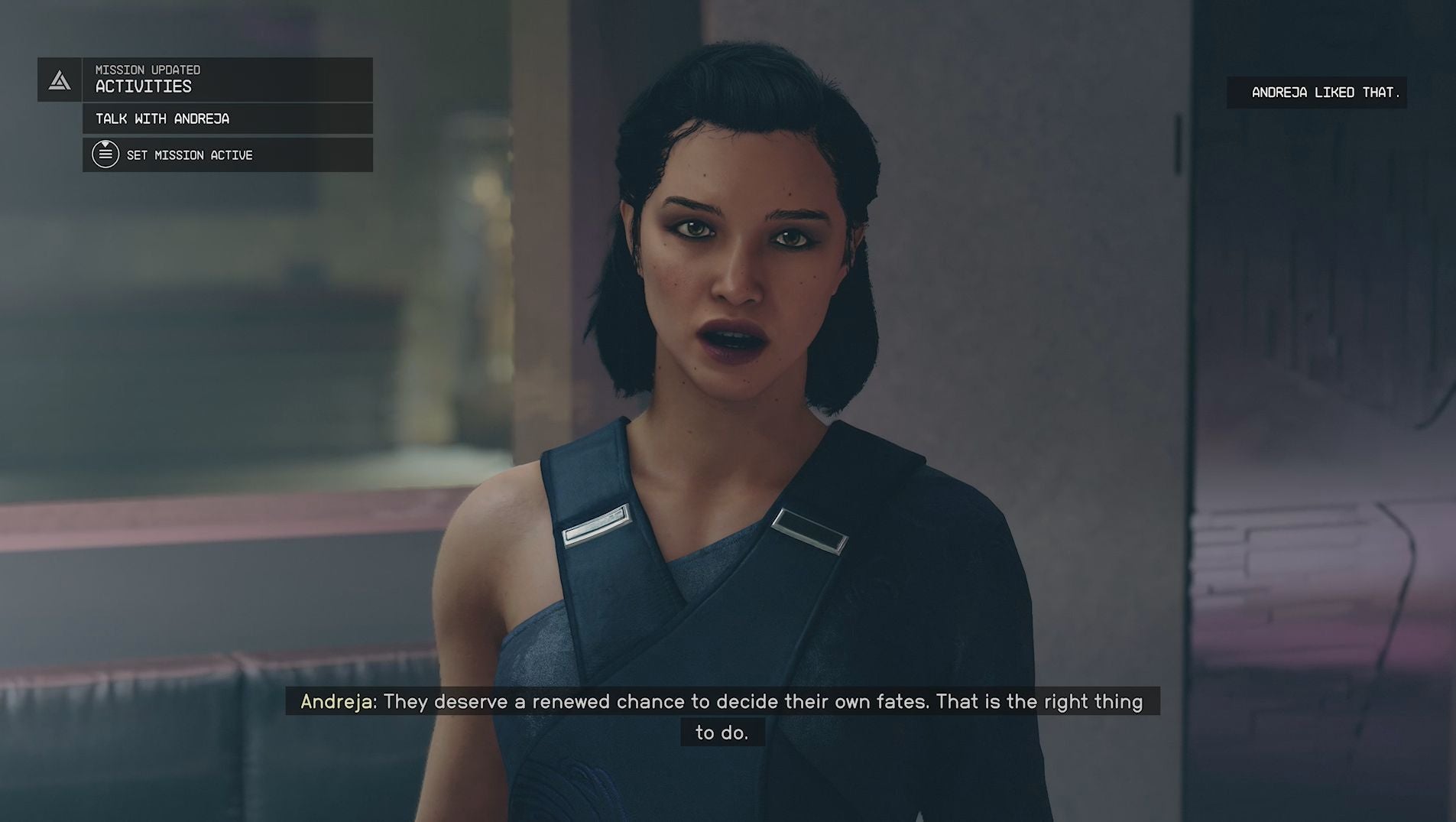Select the Talk with Andreja objective
This screenshot has width=1456, height=822.
[227, 119]
